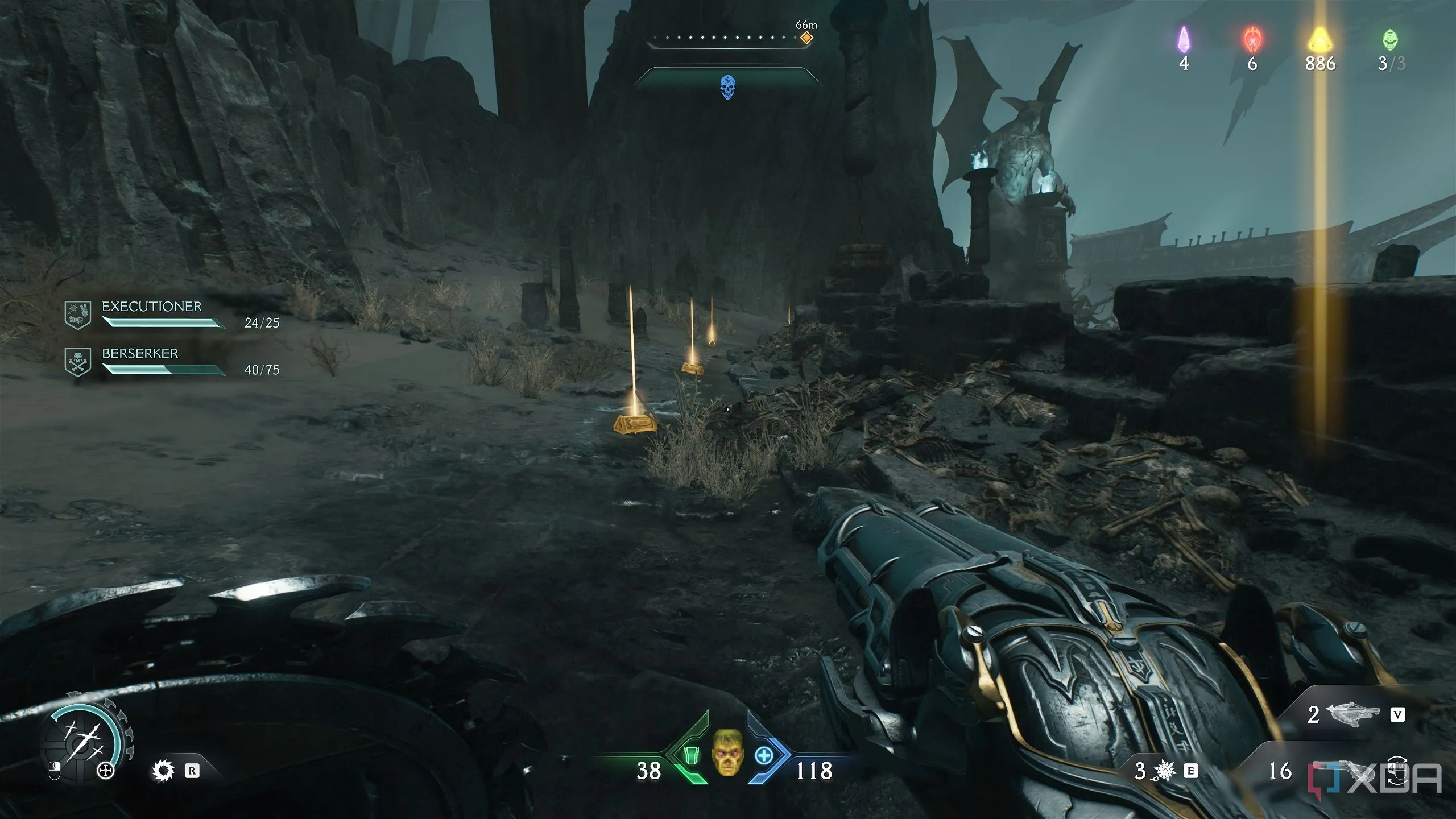
Task: Select the orange objective marker on the compass
Action: [806, 38]
